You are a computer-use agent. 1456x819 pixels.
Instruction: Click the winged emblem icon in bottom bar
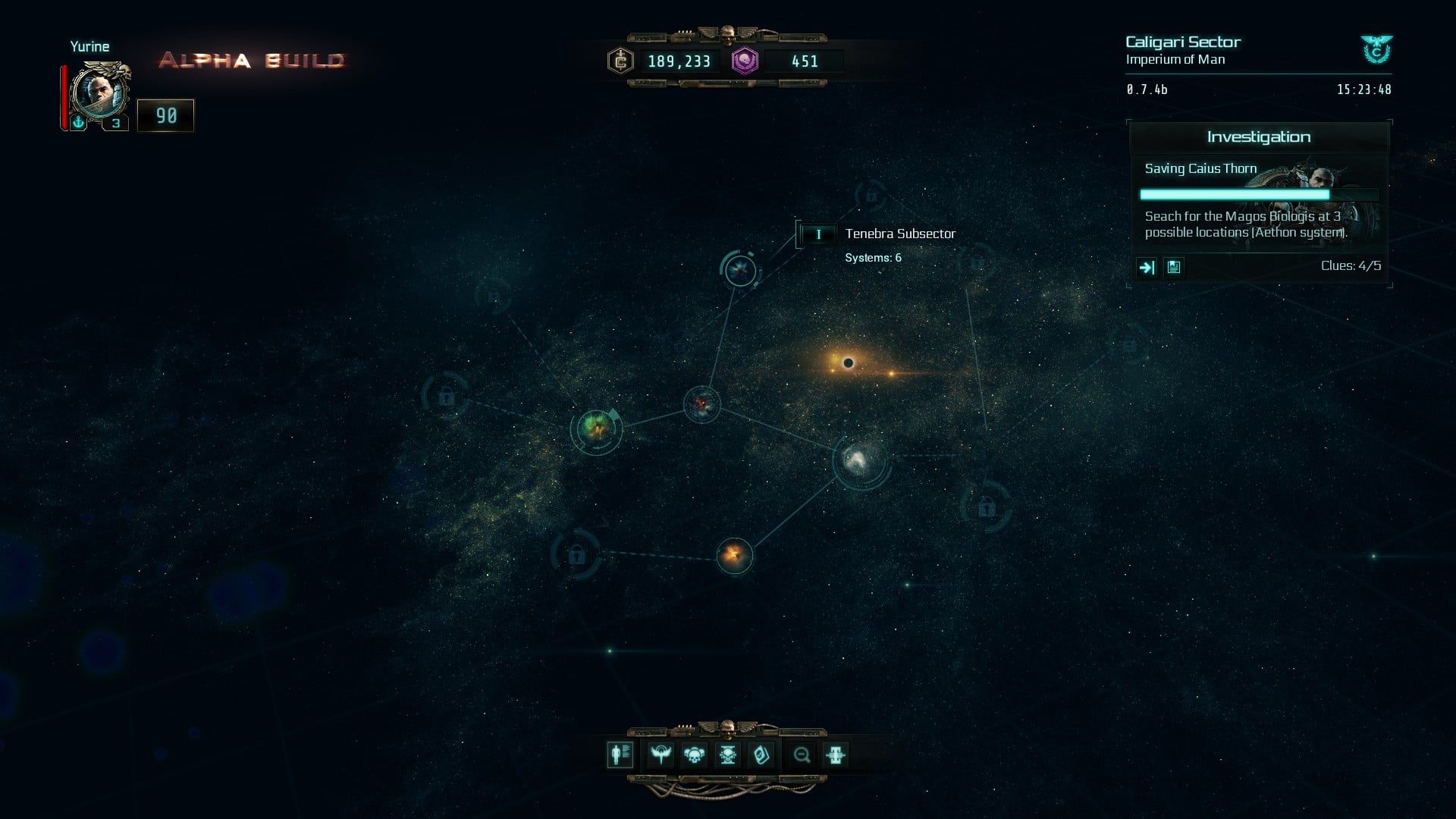click(661, 755)
